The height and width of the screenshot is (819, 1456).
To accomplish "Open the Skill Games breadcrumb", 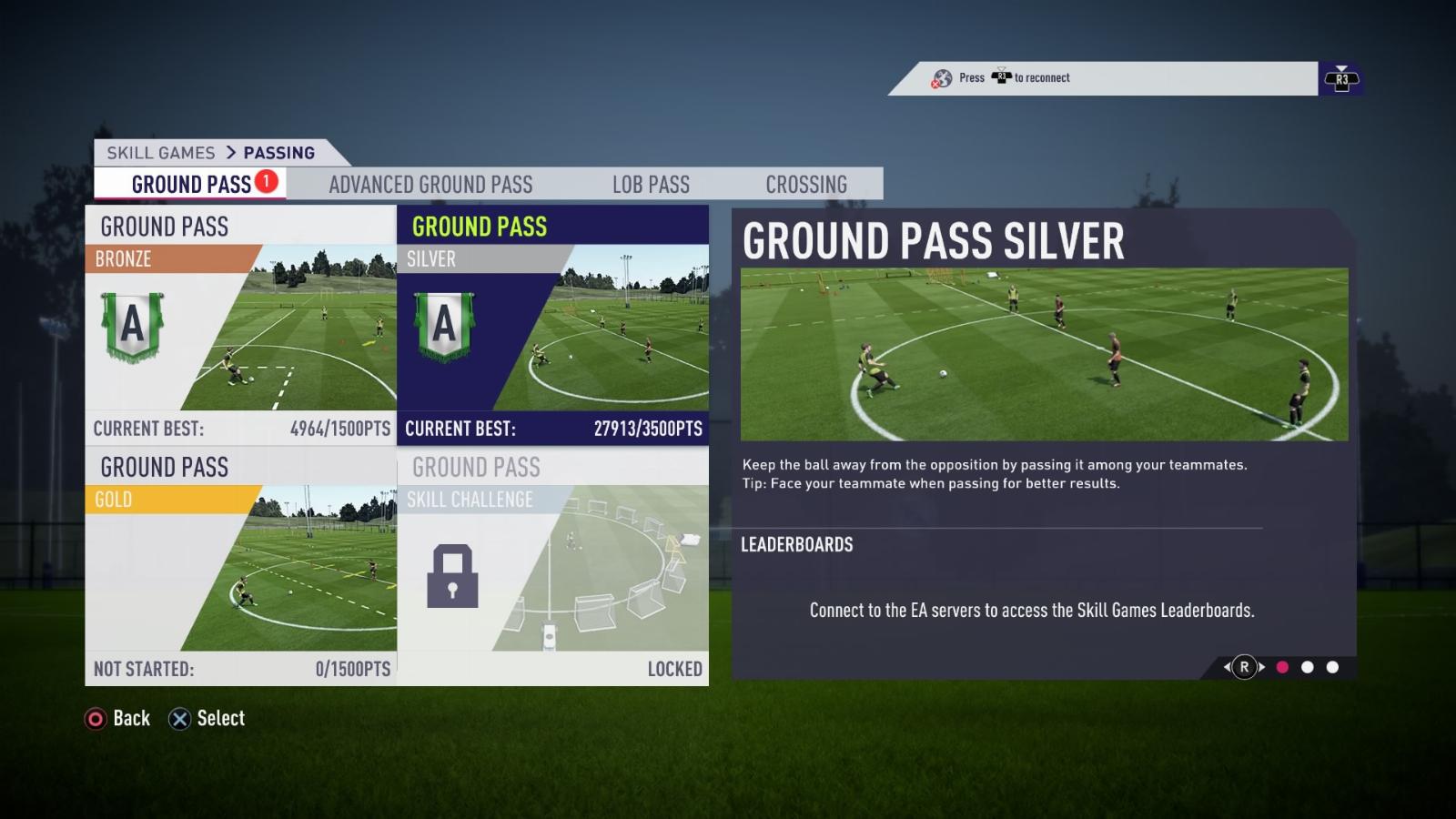I will tap(161, 153).
